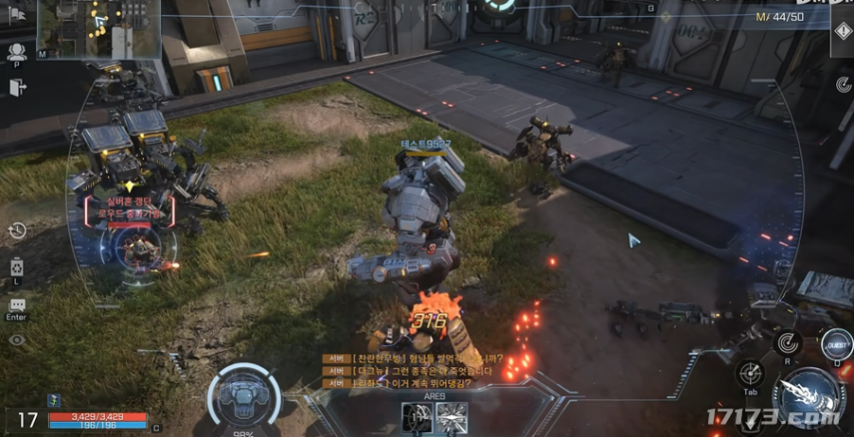Click the exit door icon
854x437 pixels.
click(17, 87)
